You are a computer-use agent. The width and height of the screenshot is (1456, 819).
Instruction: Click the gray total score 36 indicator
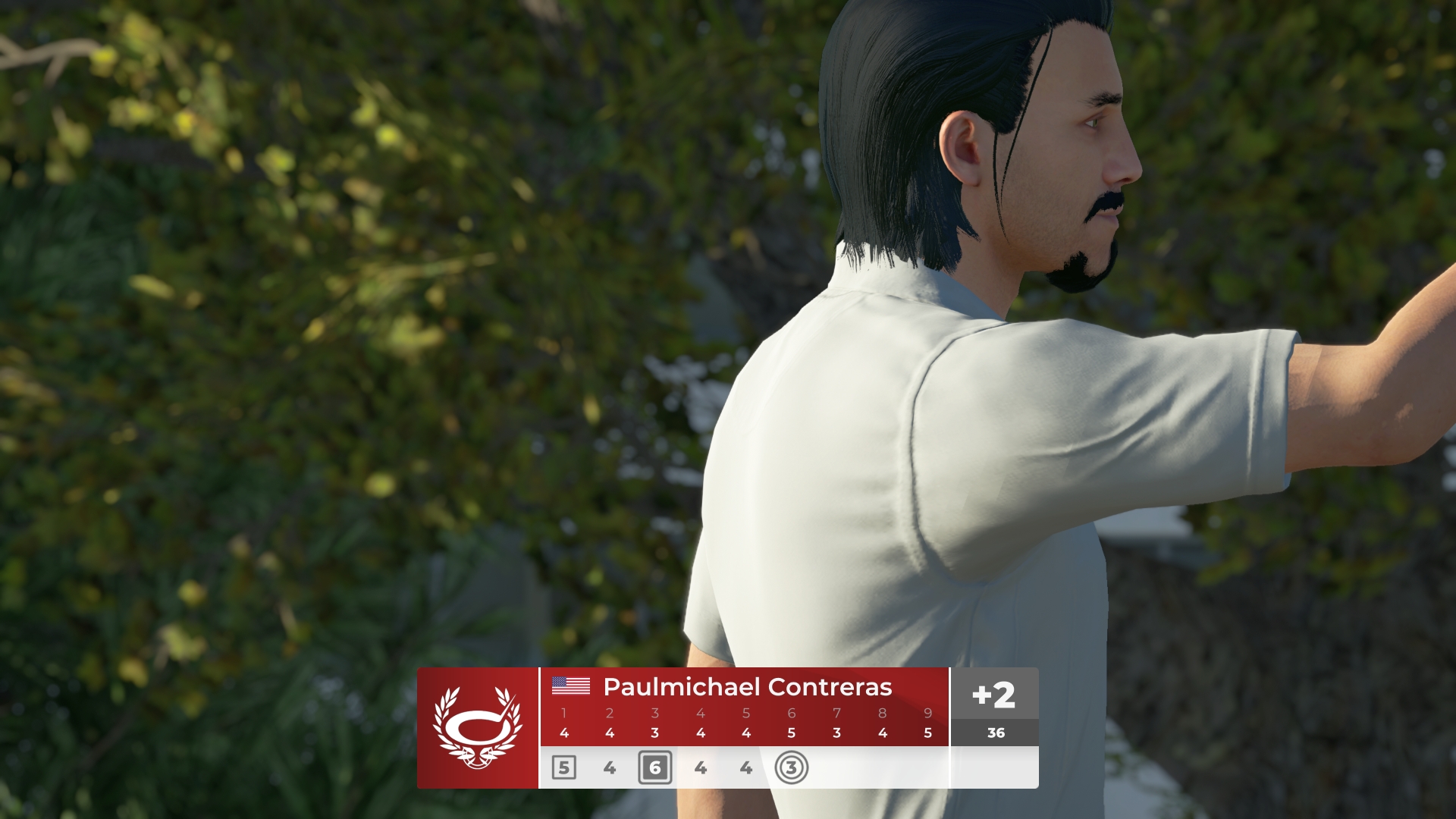[x=995, y=733]
